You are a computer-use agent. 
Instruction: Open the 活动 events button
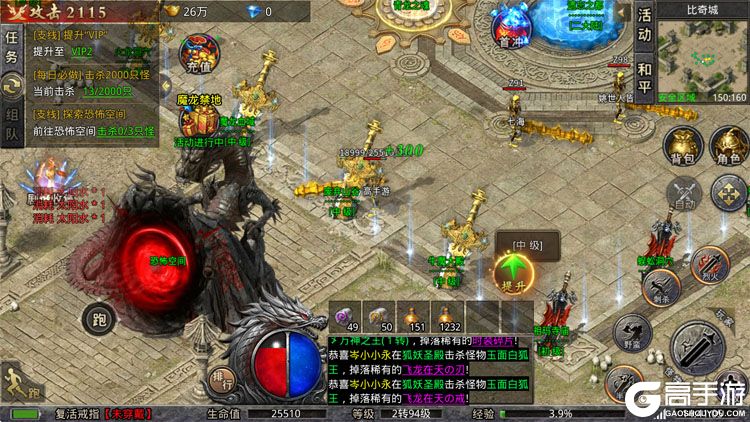pyautogui.click(x=646, y=26)
